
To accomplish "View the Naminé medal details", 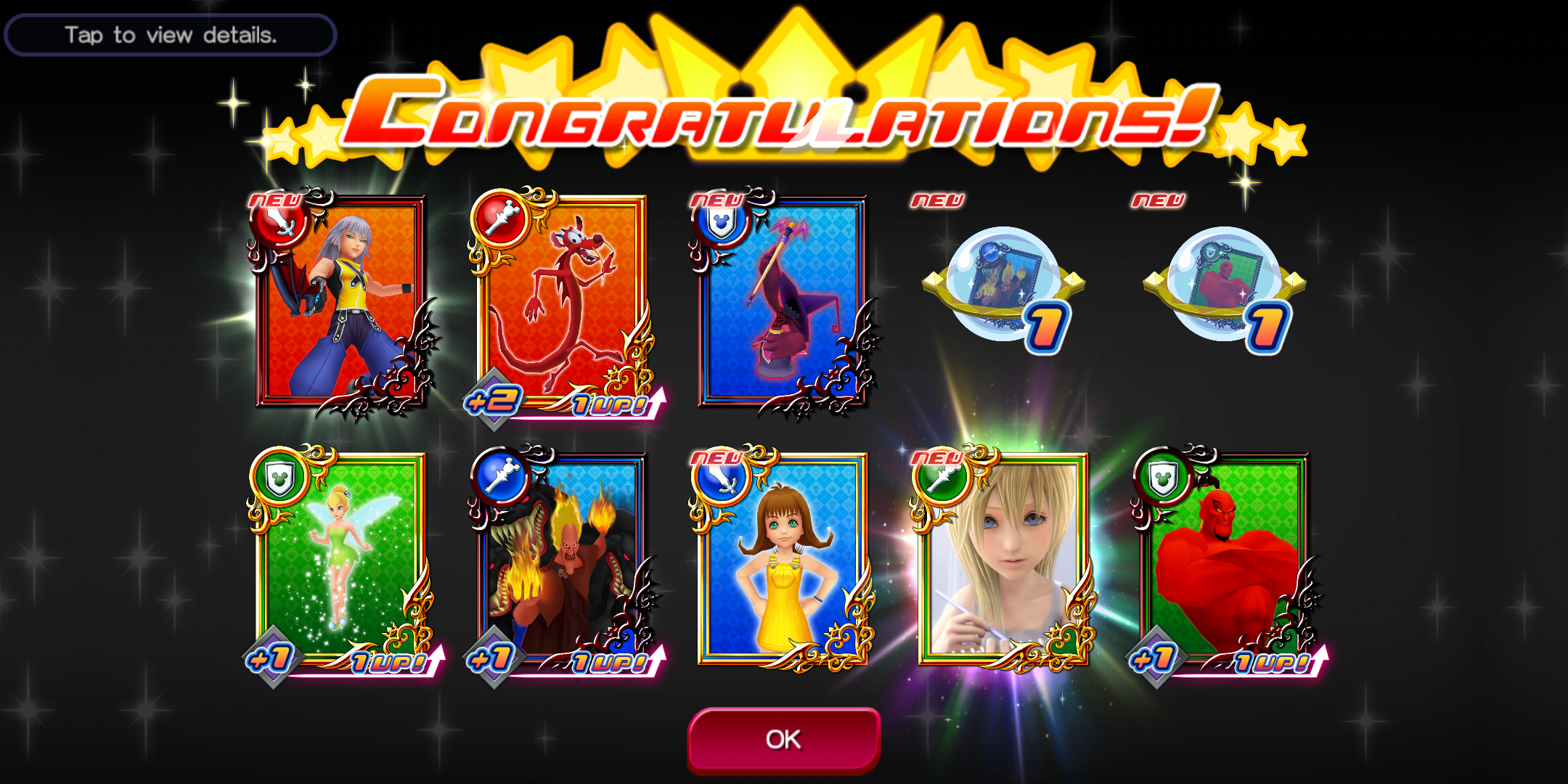I will pyautogui.click(x=1003, y=559).
